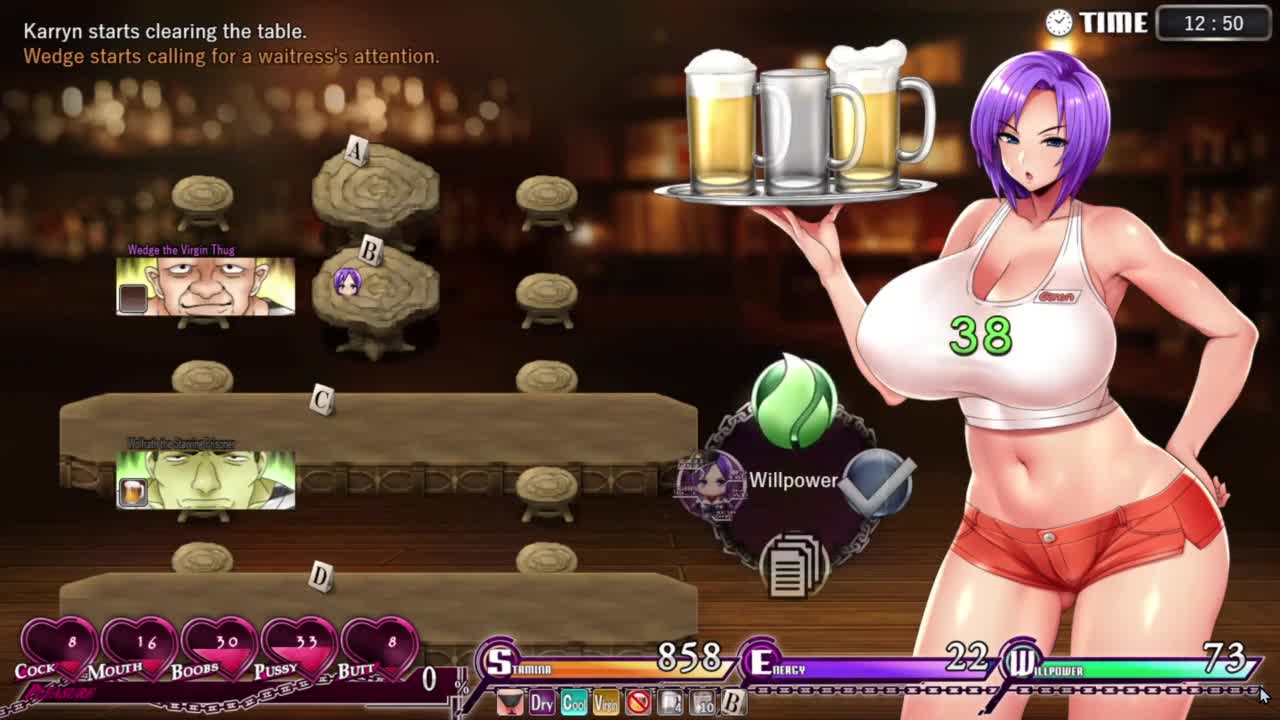
Task: Click the Karryn chibi portrait command
Action: point(711,485)
